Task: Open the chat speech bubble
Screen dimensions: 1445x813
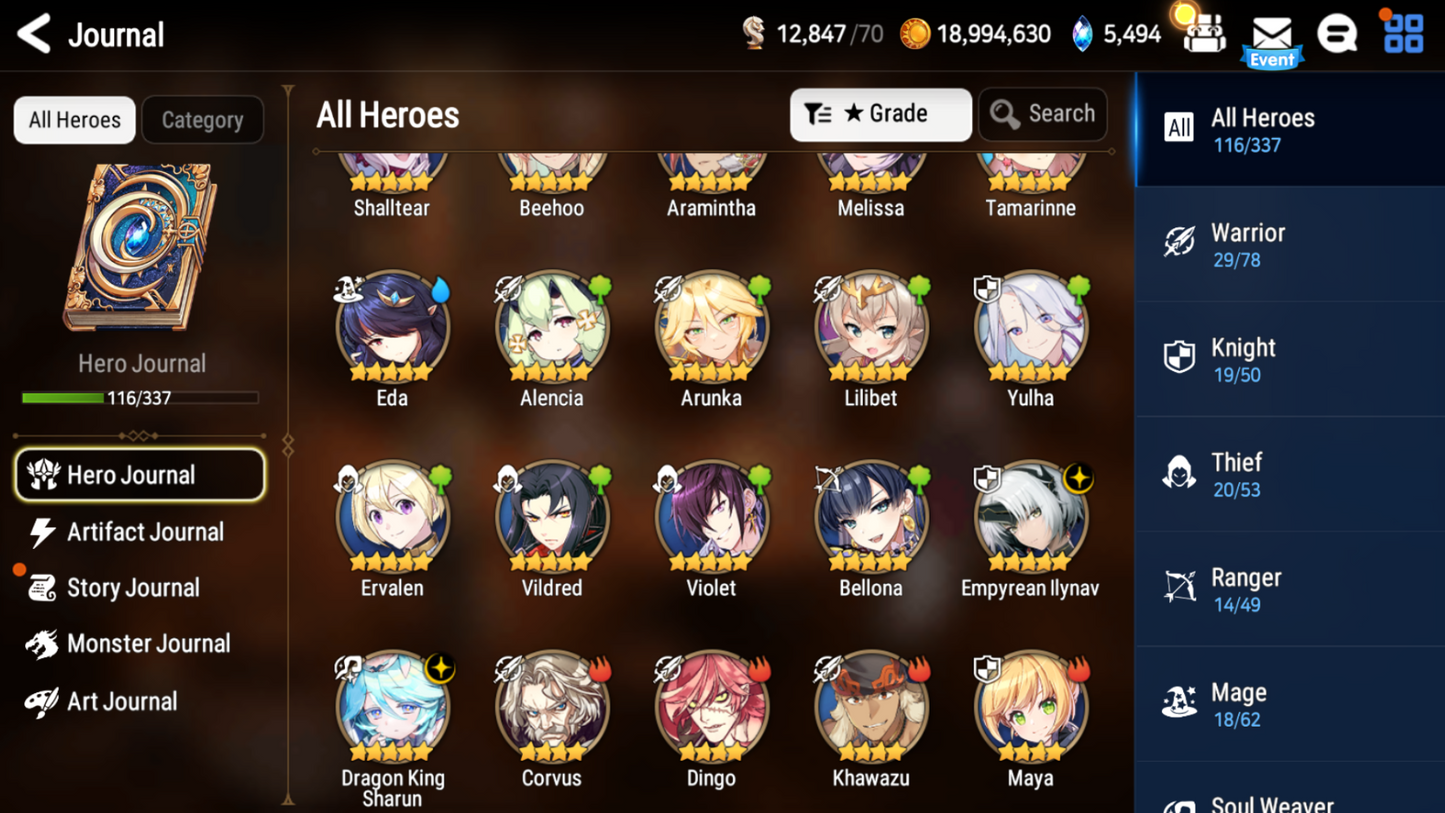Action: tap(1337, 34)
